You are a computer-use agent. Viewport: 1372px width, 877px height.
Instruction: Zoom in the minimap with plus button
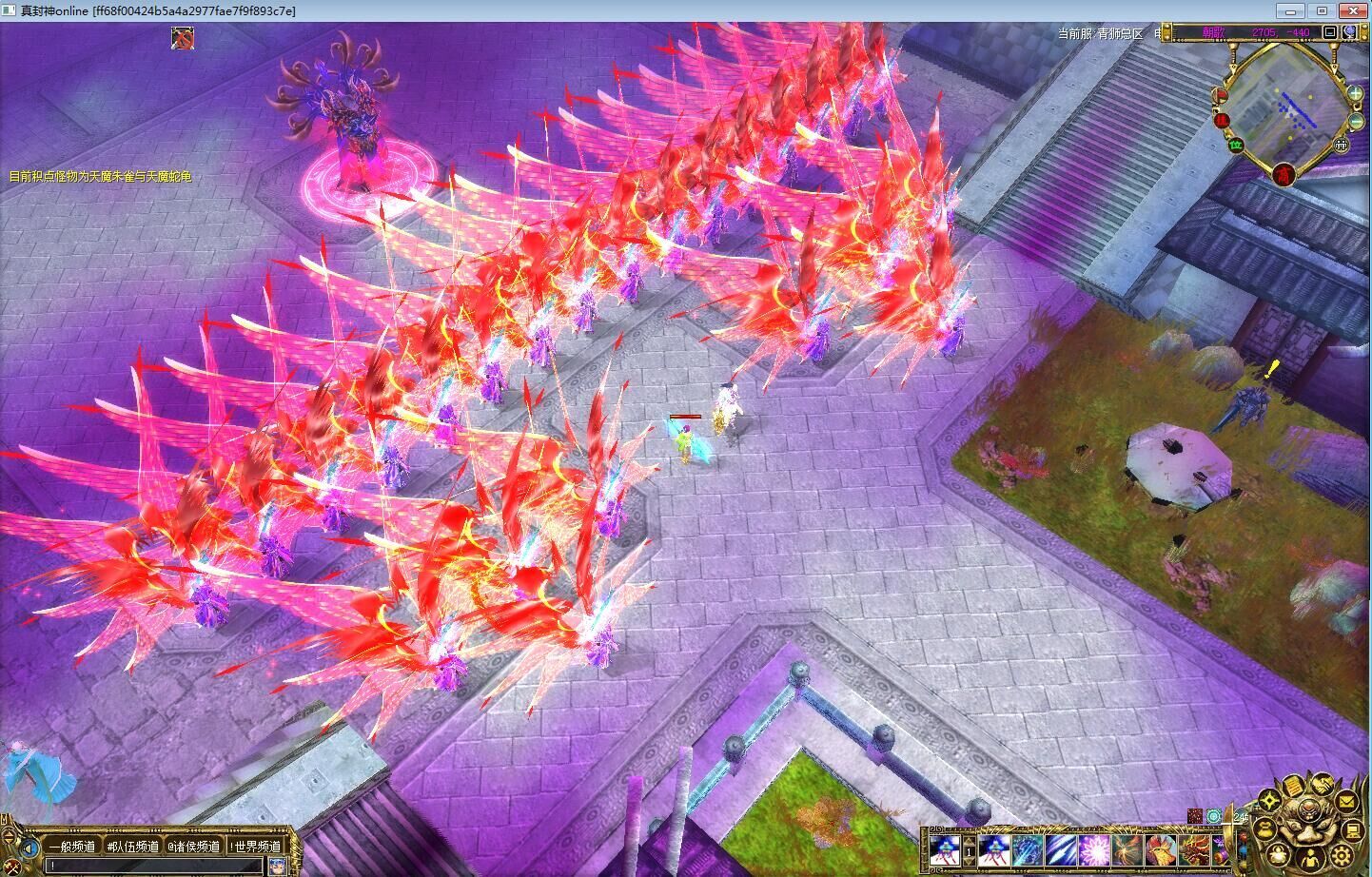(x=1354, y=94)
